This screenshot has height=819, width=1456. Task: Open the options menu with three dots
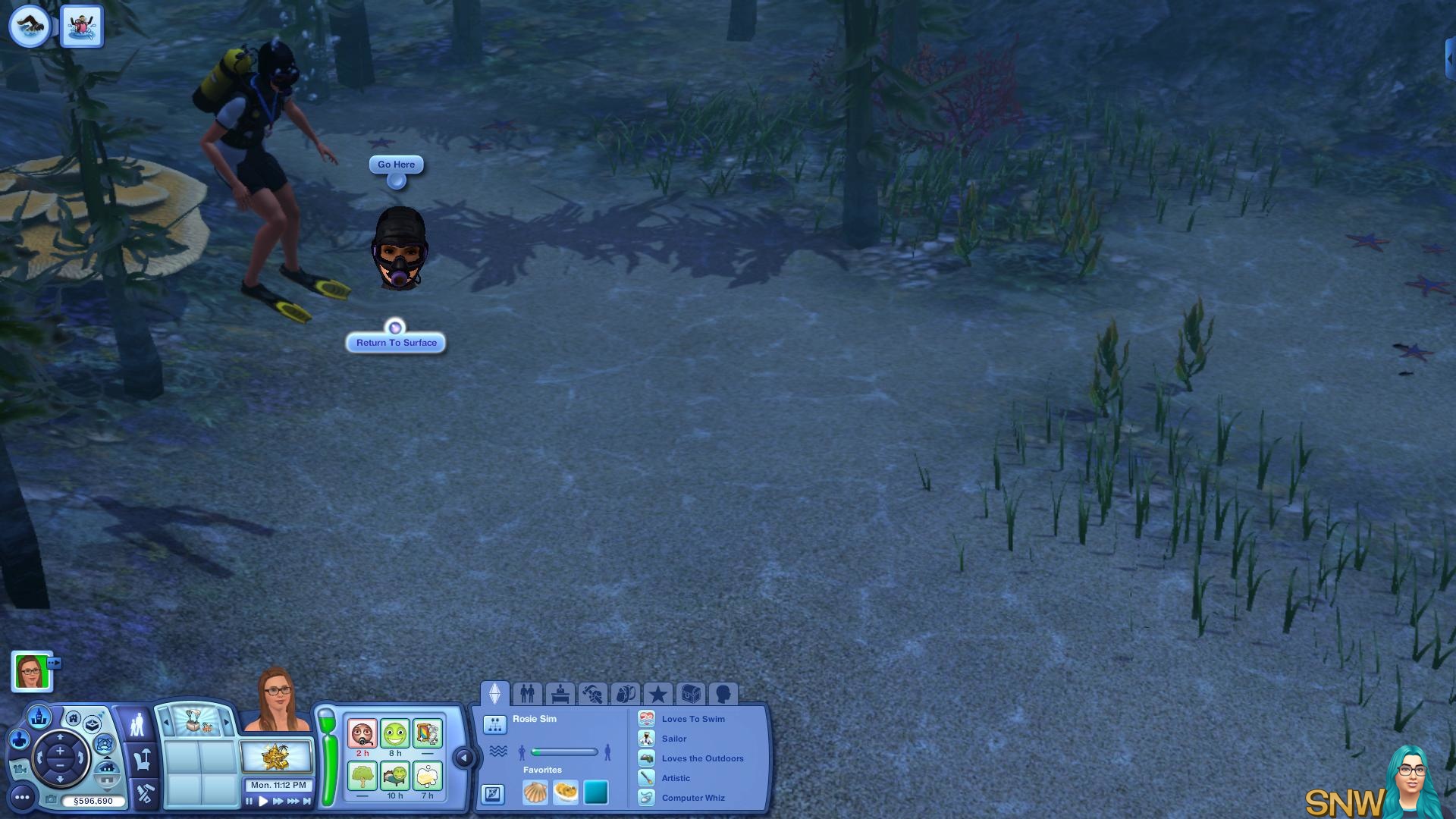point(22,797)
